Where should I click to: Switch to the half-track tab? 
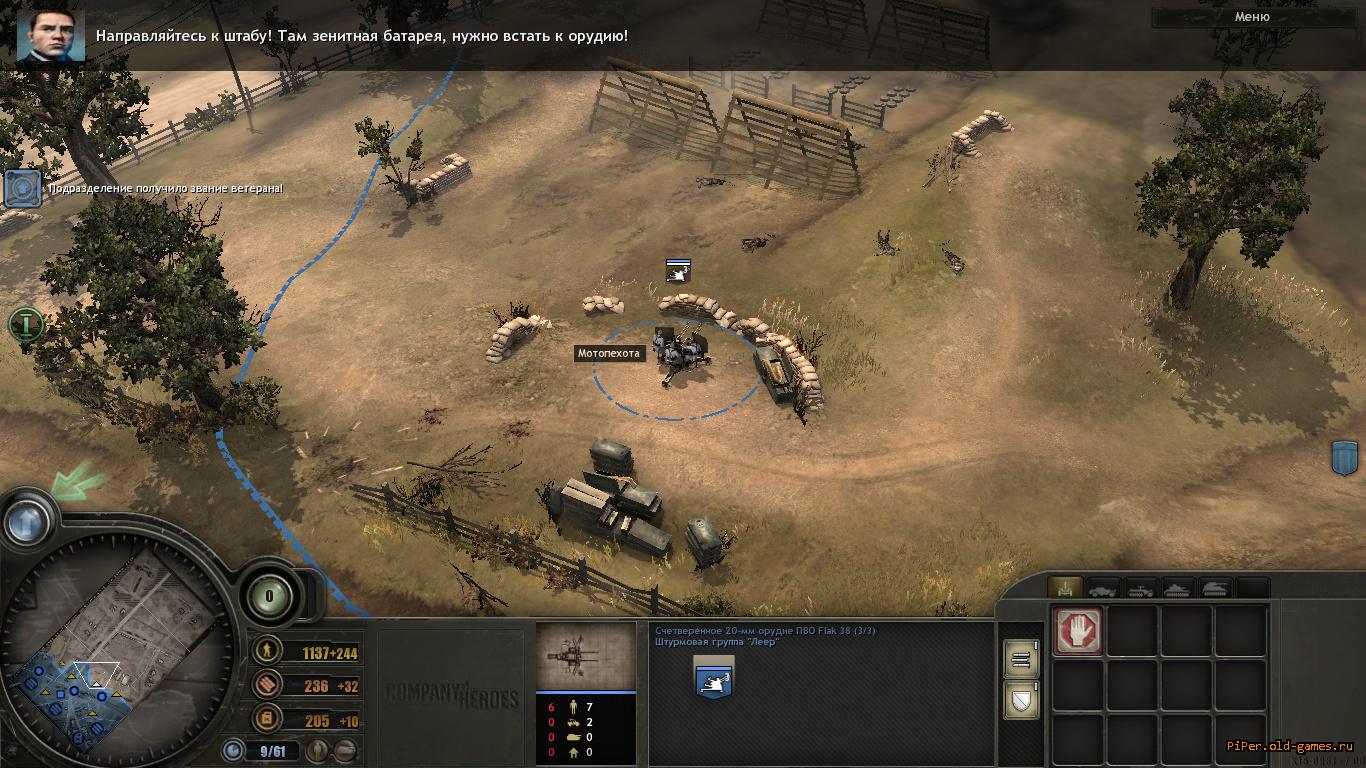1141,589
